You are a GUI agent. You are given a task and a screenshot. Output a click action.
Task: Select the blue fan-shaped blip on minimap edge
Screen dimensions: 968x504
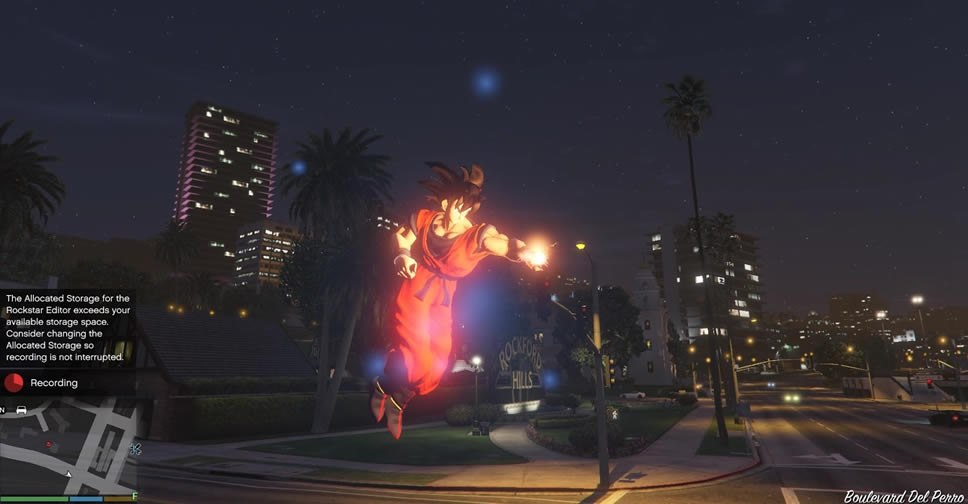[135, 450]
